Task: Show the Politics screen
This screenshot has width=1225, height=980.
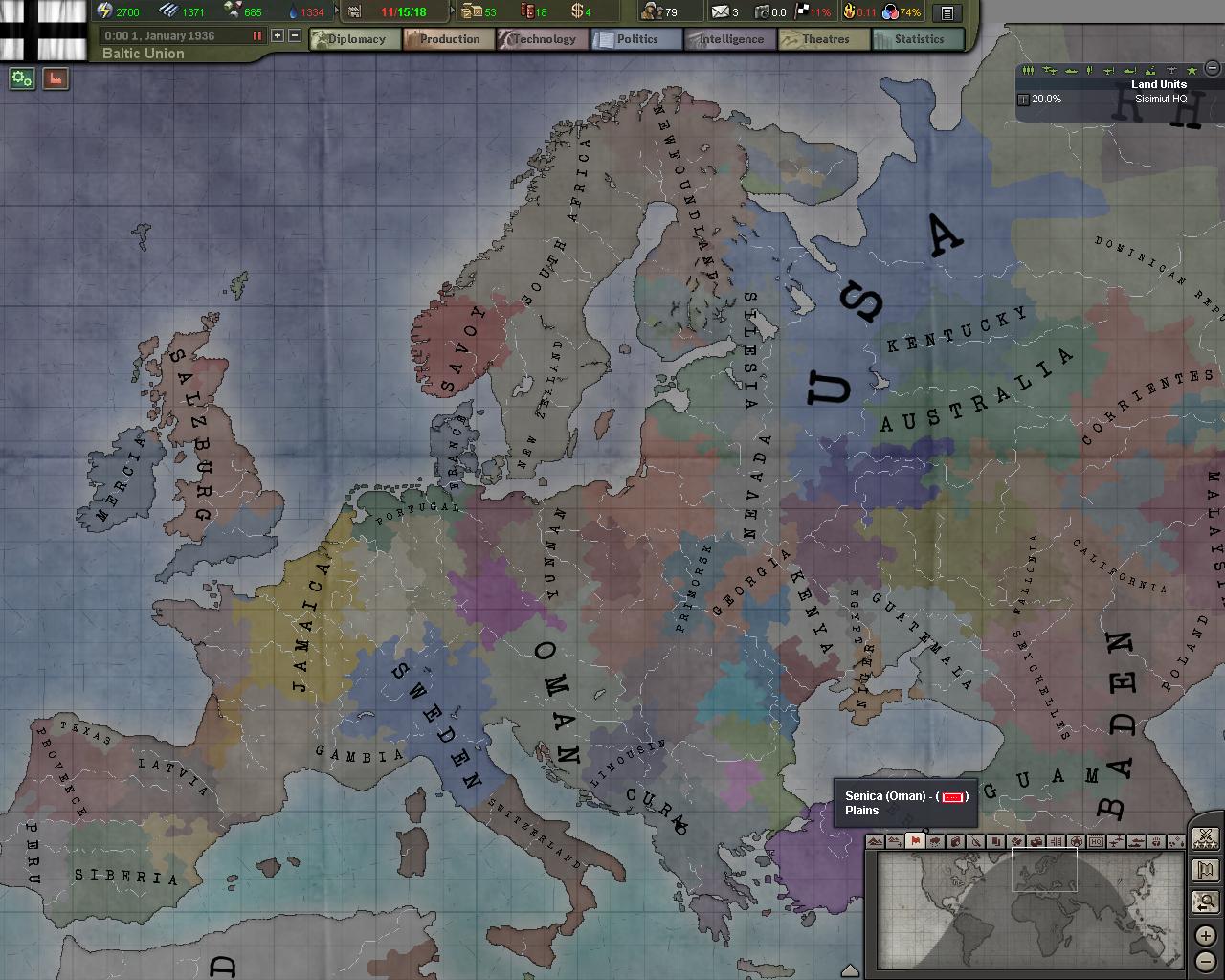Action: (635, 39)
